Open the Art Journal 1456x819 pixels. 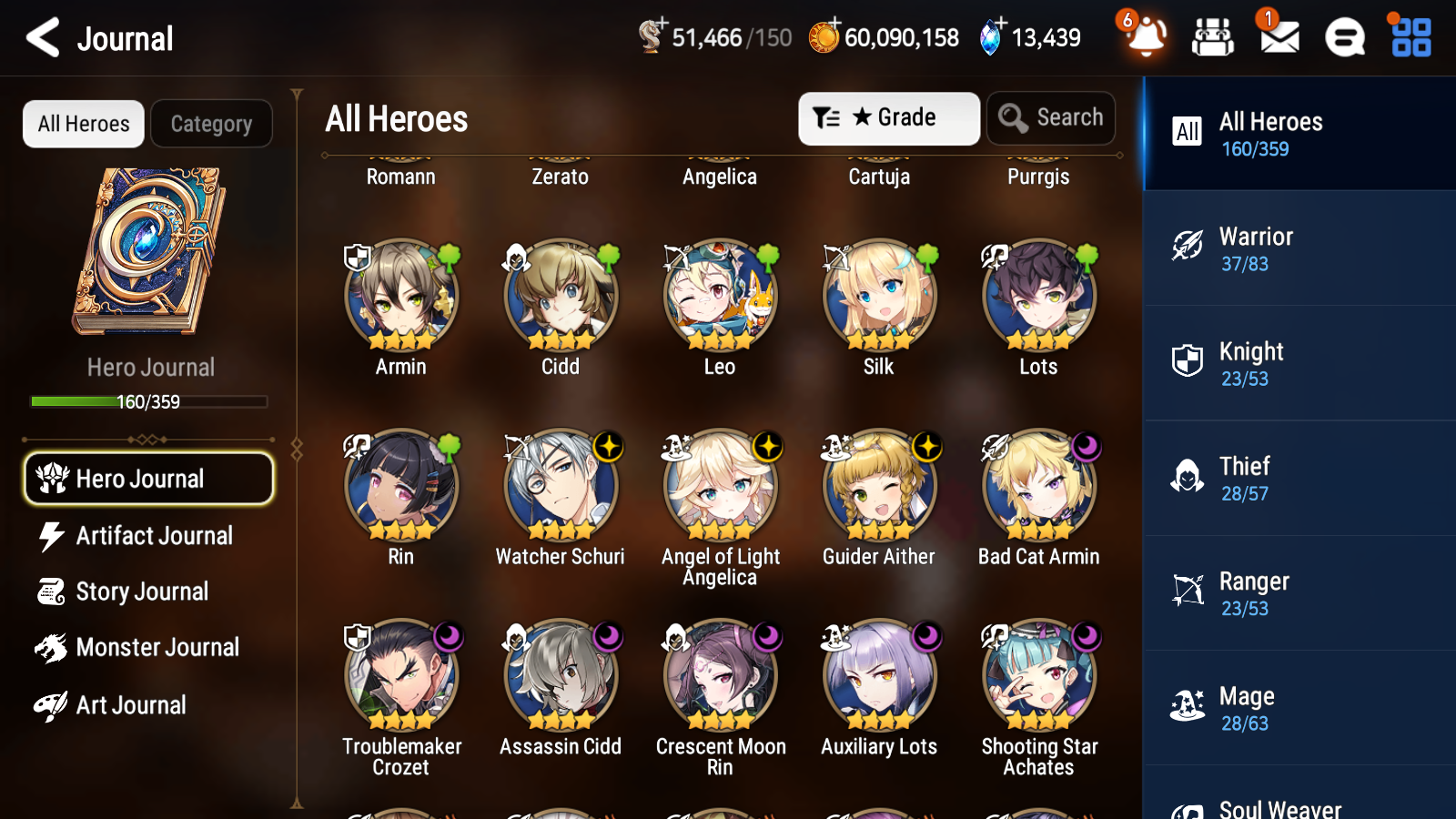133,704
